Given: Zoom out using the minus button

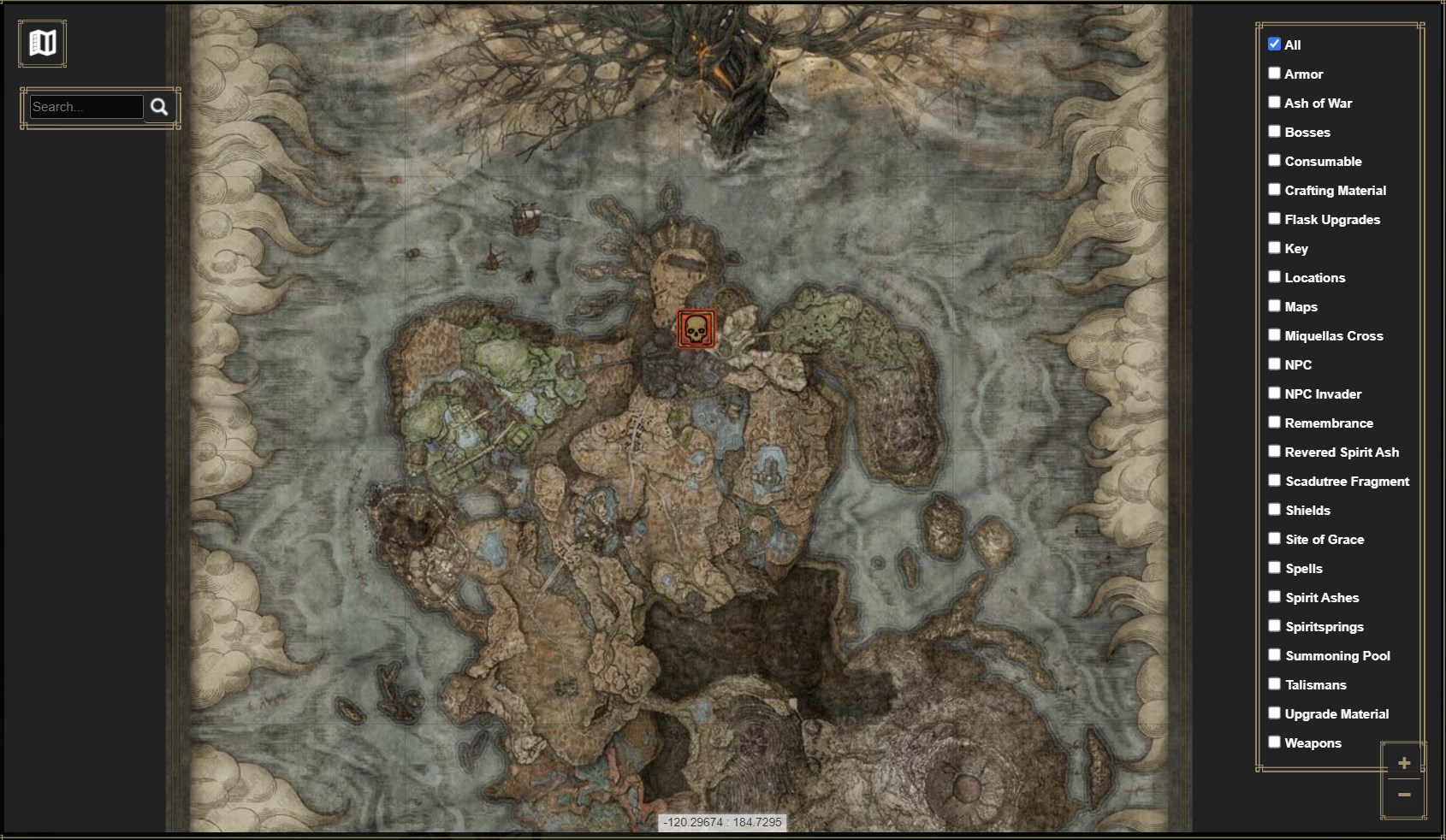Looking at the screenshot, I should [1404, 795].
